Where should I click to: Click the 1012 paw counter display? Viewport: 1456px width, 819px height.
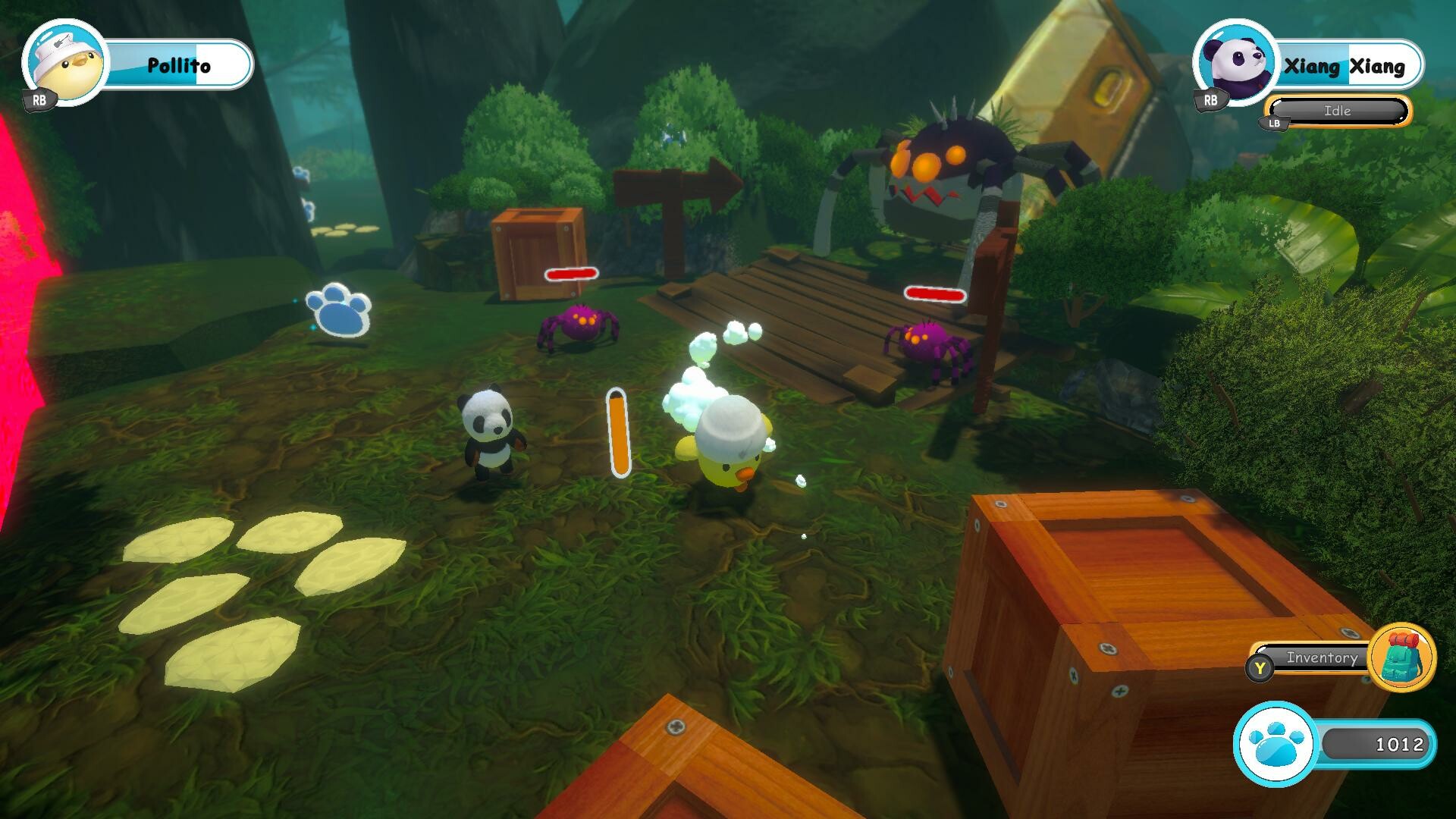1399,745
